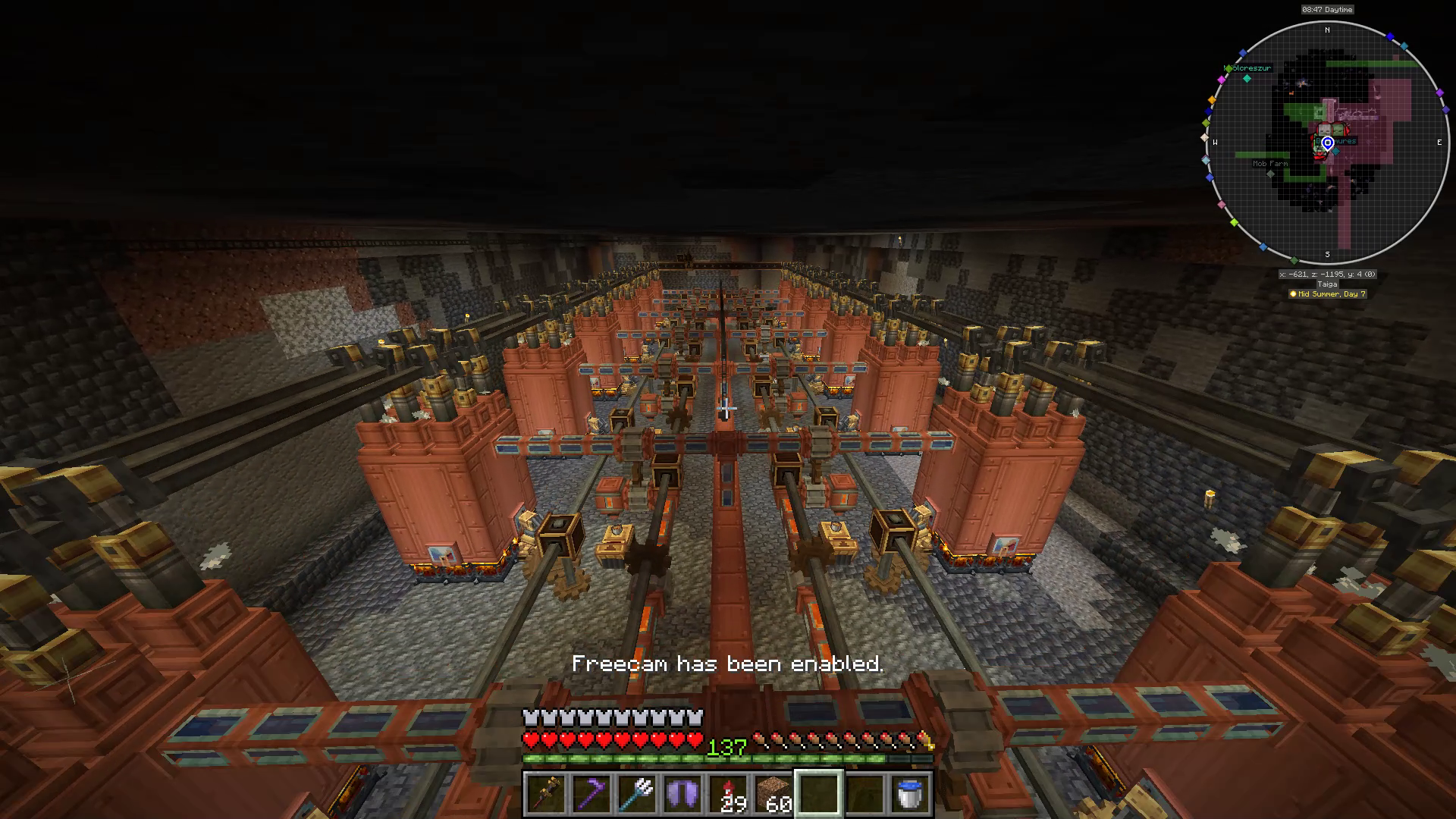The width and height of the screenshot is (1456, 819).
Task: Click the blue player marker on the minimap
Action: point(1328,144)
